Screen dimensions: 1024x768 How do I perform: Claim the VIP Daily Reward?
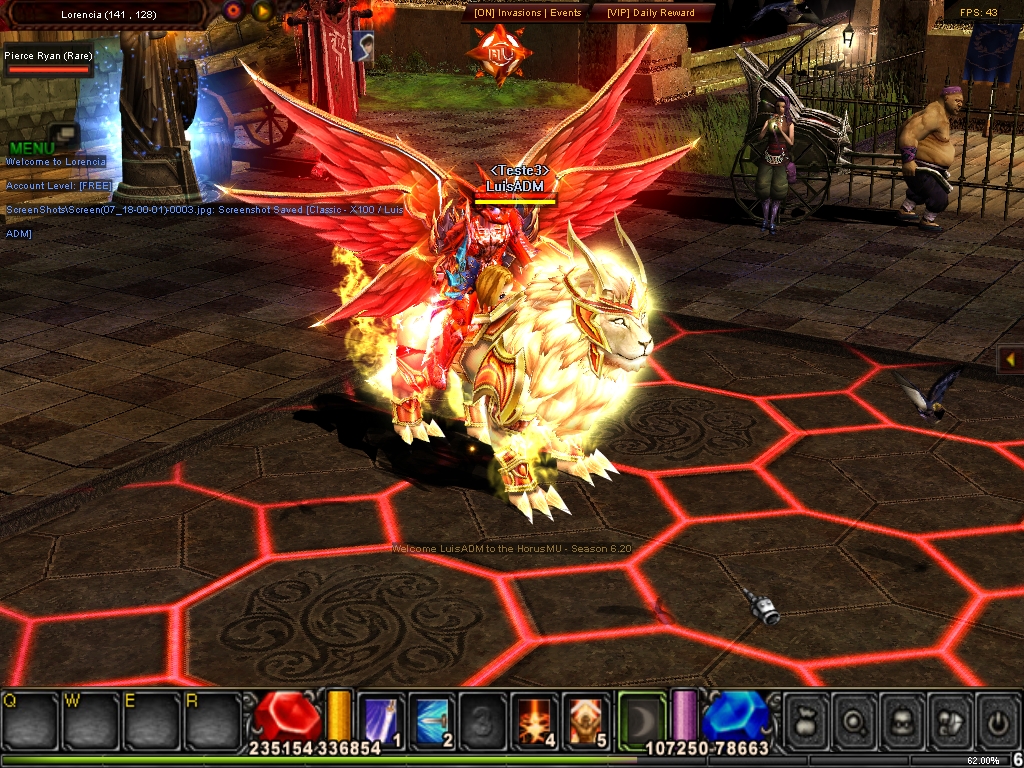point(650,12)
